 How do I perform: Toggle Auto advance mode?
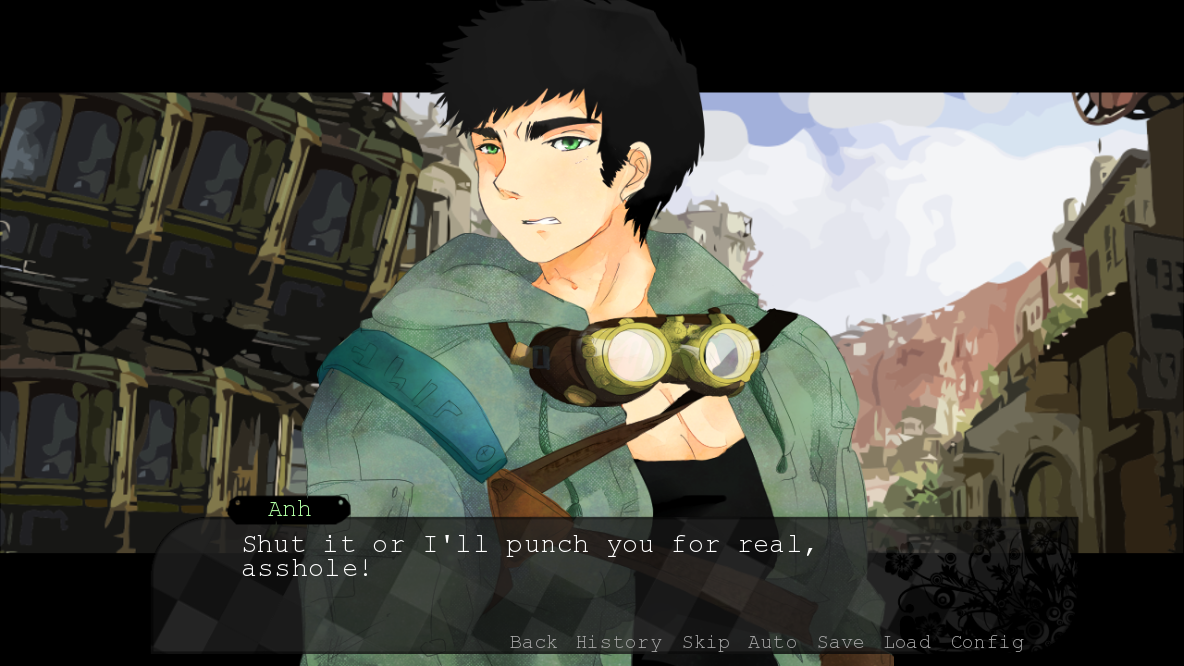pos(772,642)
